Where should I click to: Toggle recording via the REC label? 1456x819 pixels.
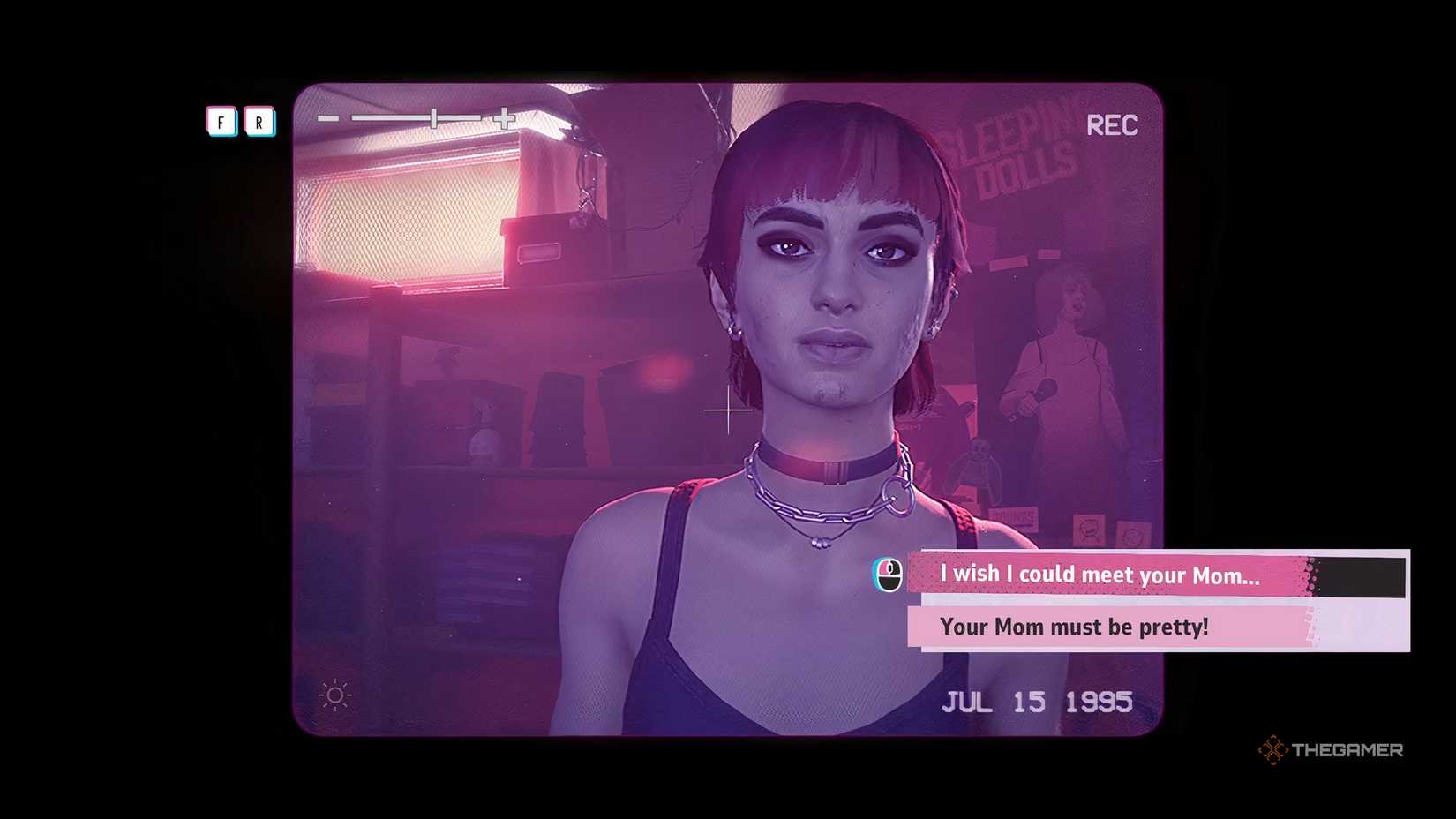tap(1114, 125)
